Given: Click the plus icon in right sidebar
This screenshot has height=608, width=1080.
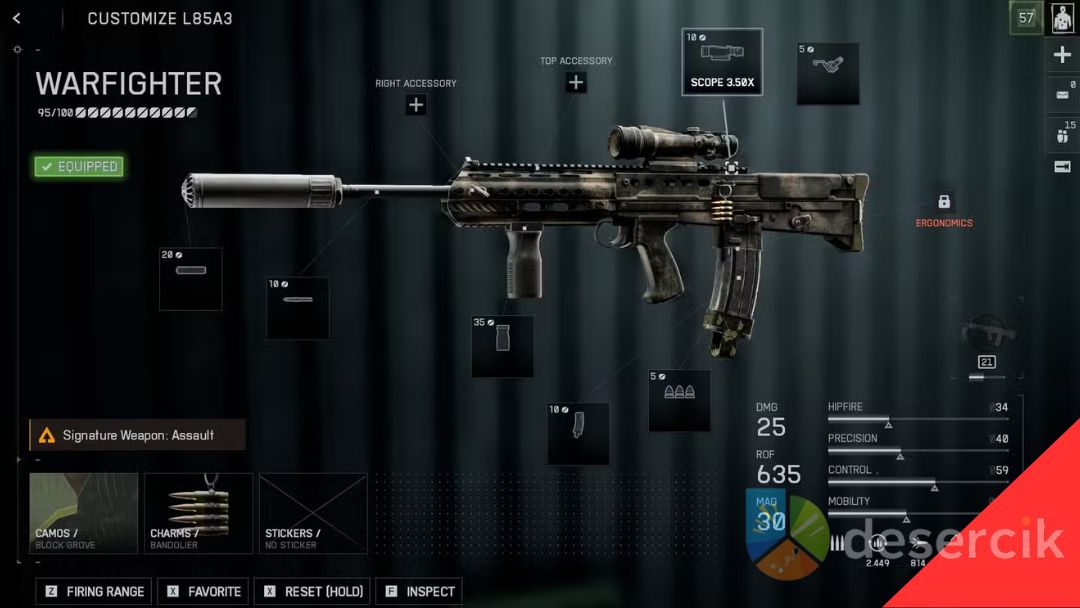Looking at the screenshot, I should click(x=1062, y=55).
